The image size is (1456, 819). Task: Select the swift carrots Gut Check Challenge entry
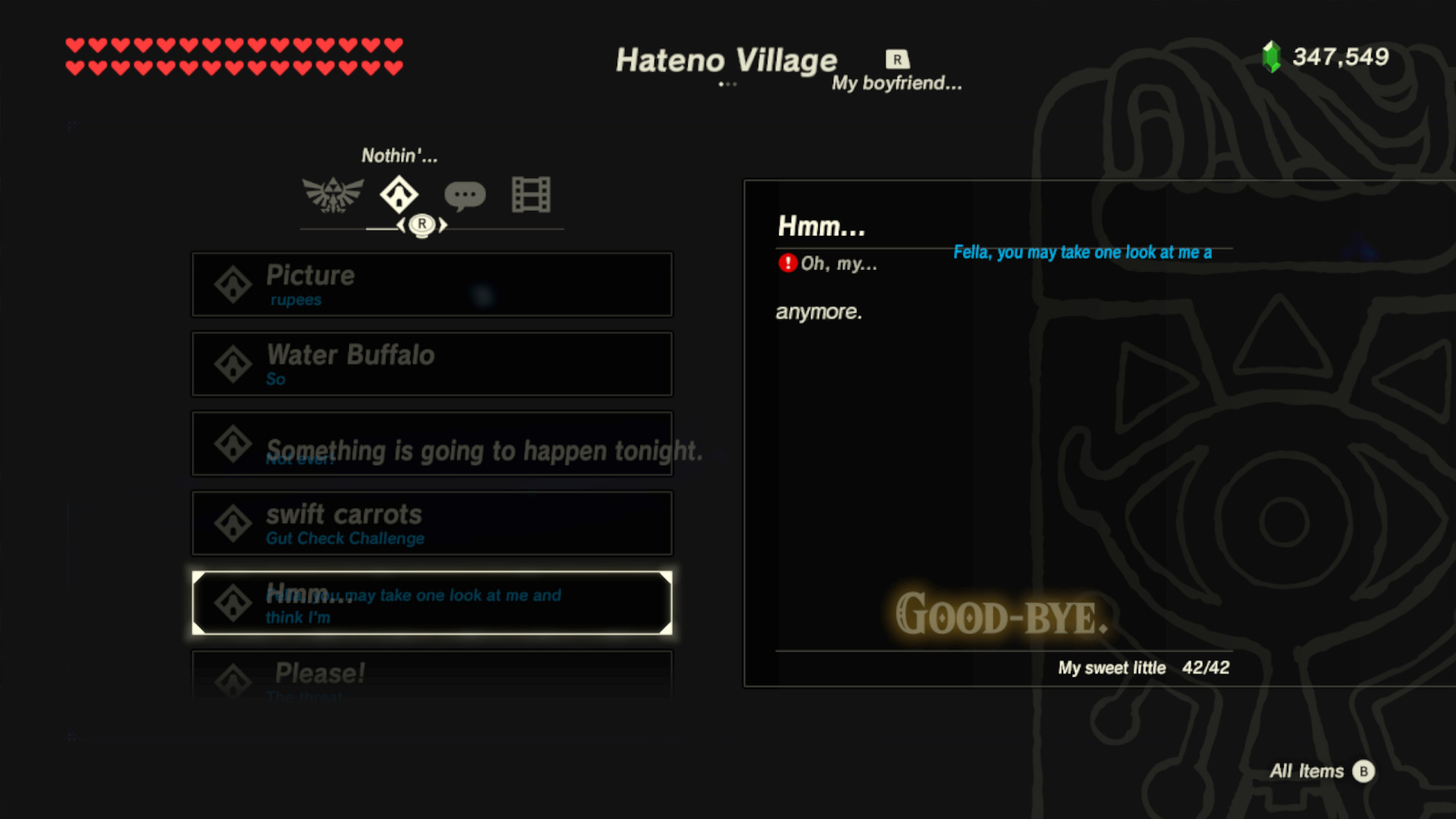pyautogui.click(x=431, y=523)
